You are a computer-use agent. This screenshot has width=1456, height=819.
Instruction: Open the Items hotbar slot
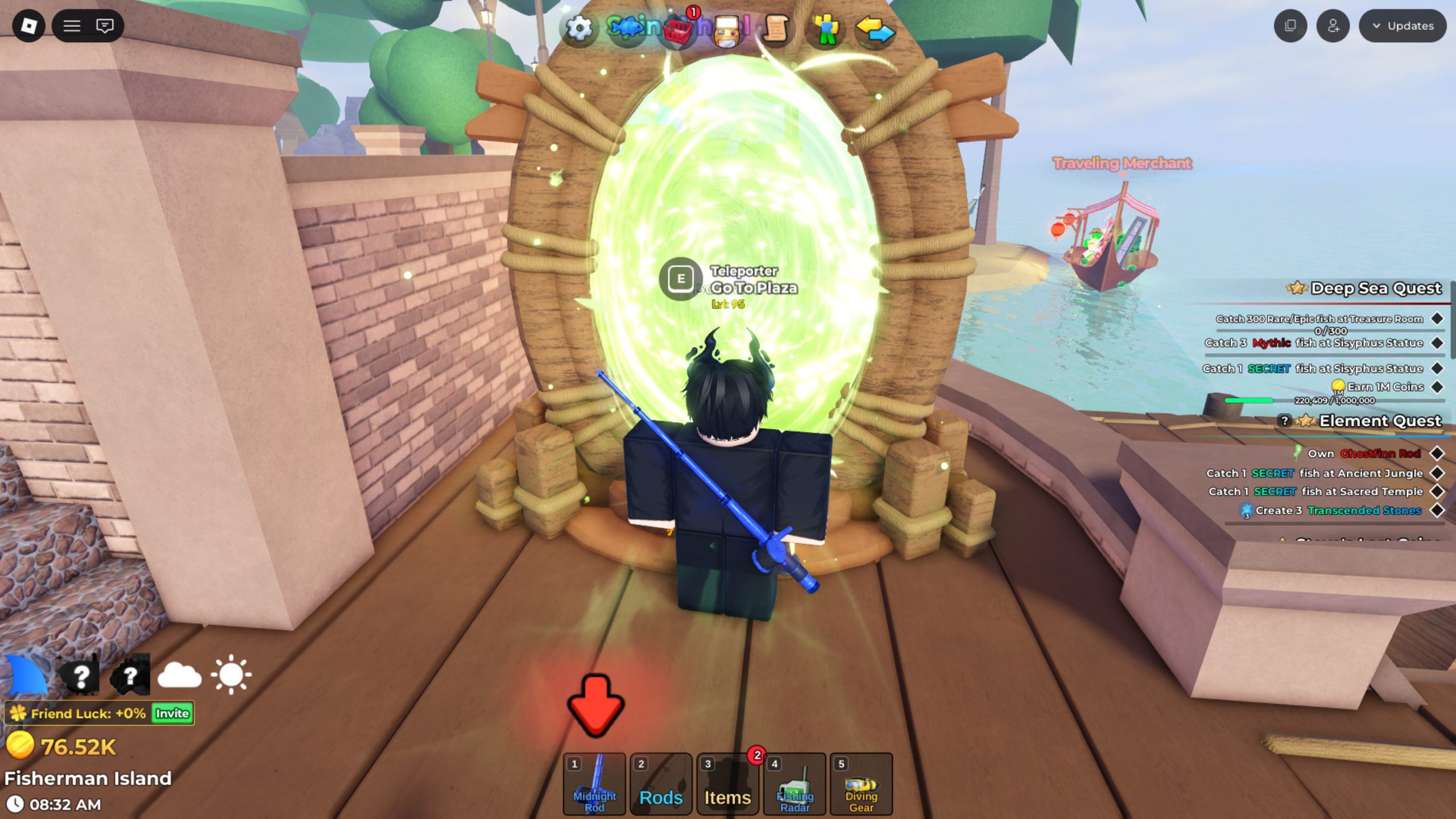727,784
